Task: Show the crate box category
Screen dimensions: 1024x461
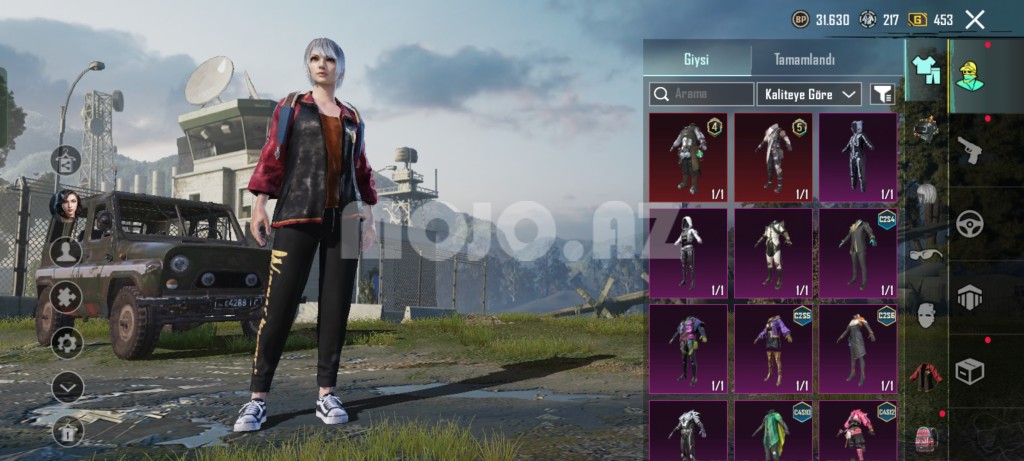Action: (x=969, y=371)
